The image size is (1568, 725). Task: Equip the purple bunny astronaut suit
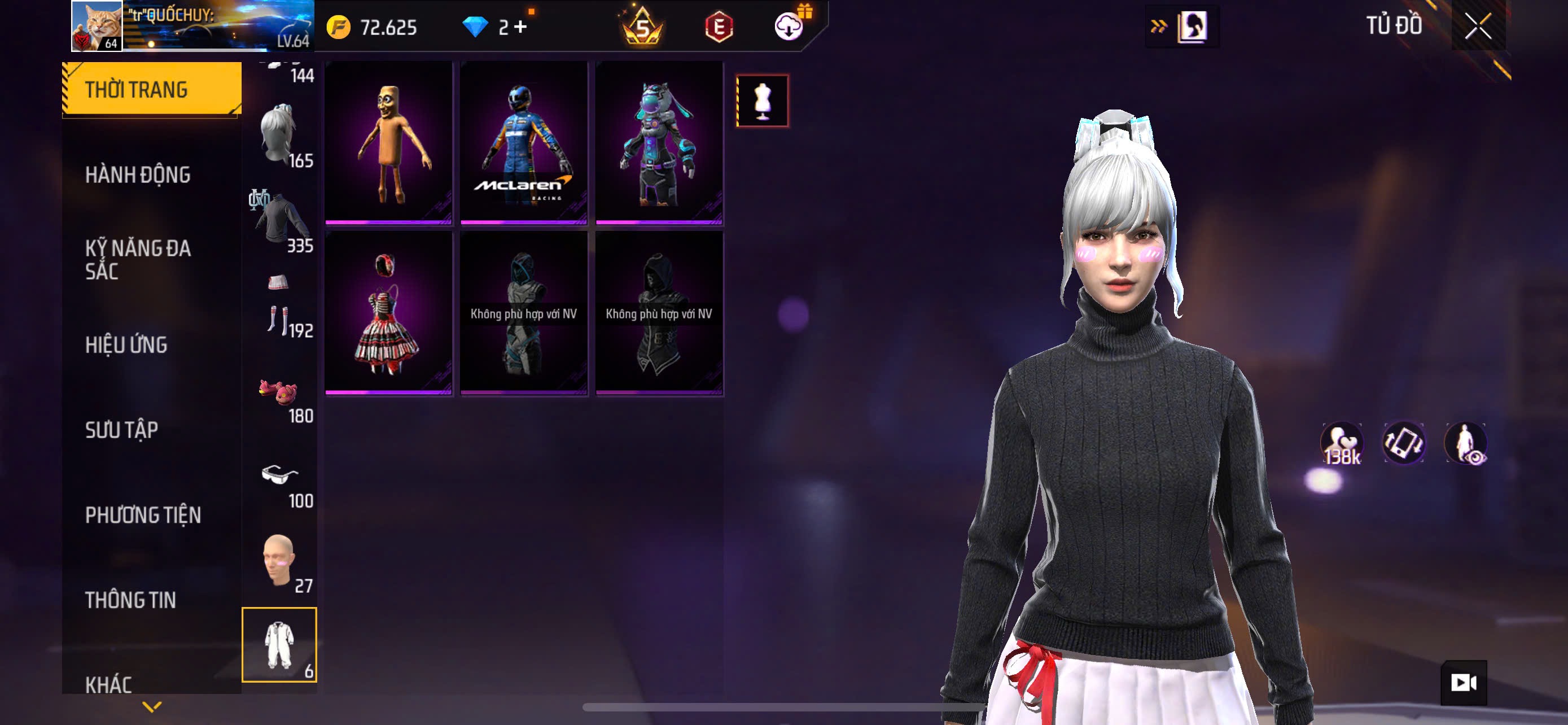click(659, 142)
